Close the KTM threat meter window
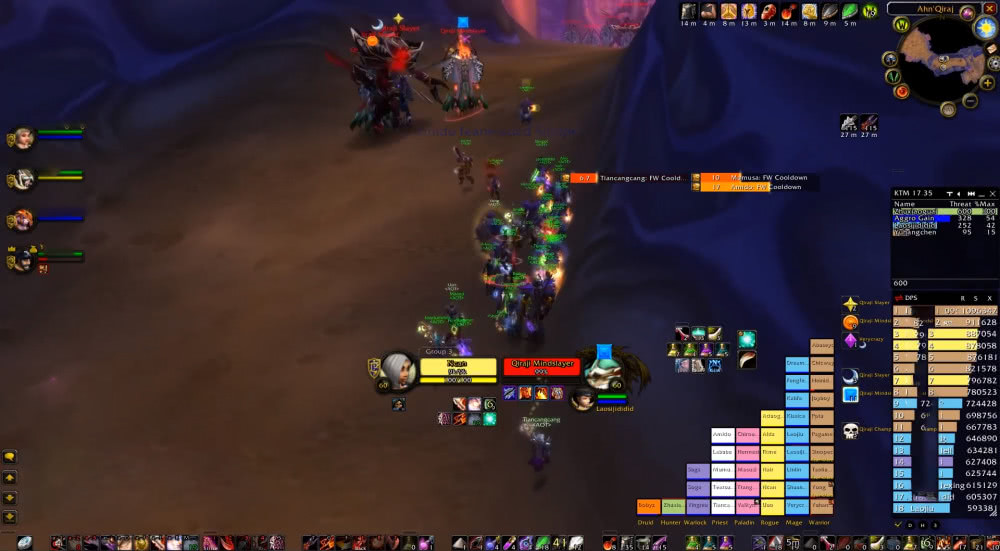 [x=992, y=194]
